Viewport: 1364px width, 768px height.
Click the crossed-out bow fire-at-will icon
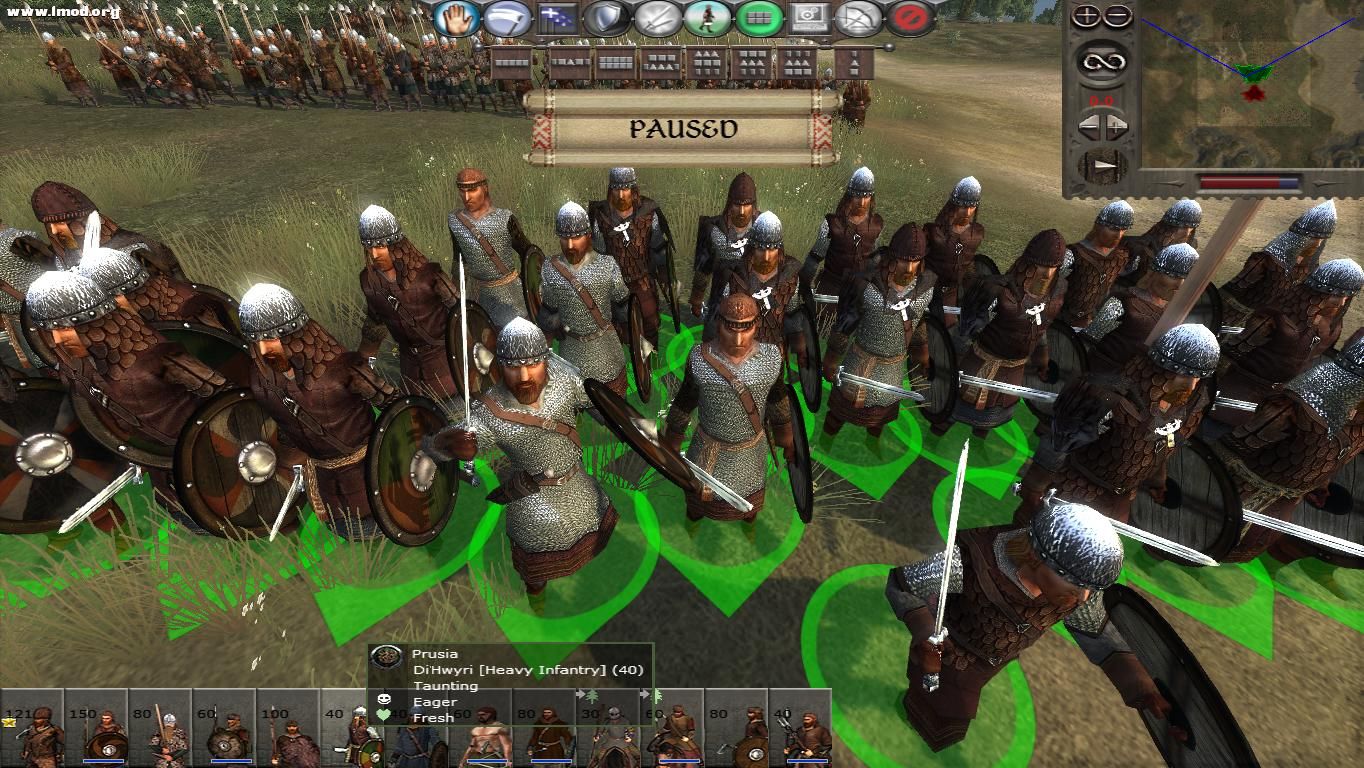pos(861,17)
